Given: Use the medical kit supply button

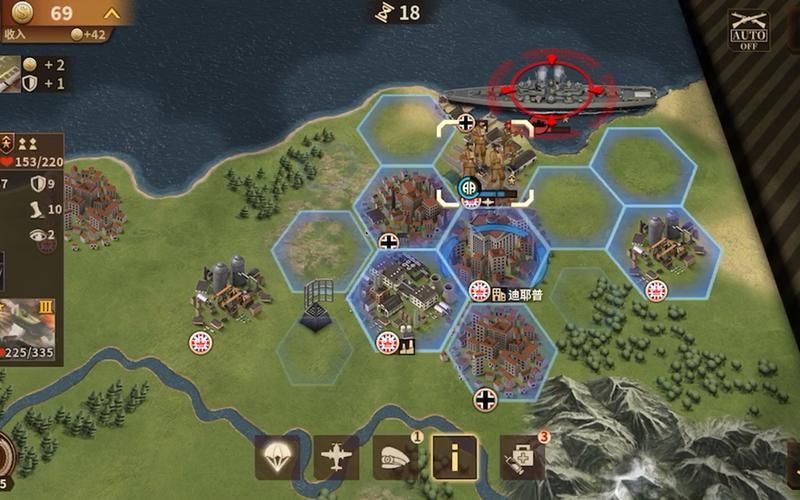Looking at the screenshot, I should pos(522,458).
